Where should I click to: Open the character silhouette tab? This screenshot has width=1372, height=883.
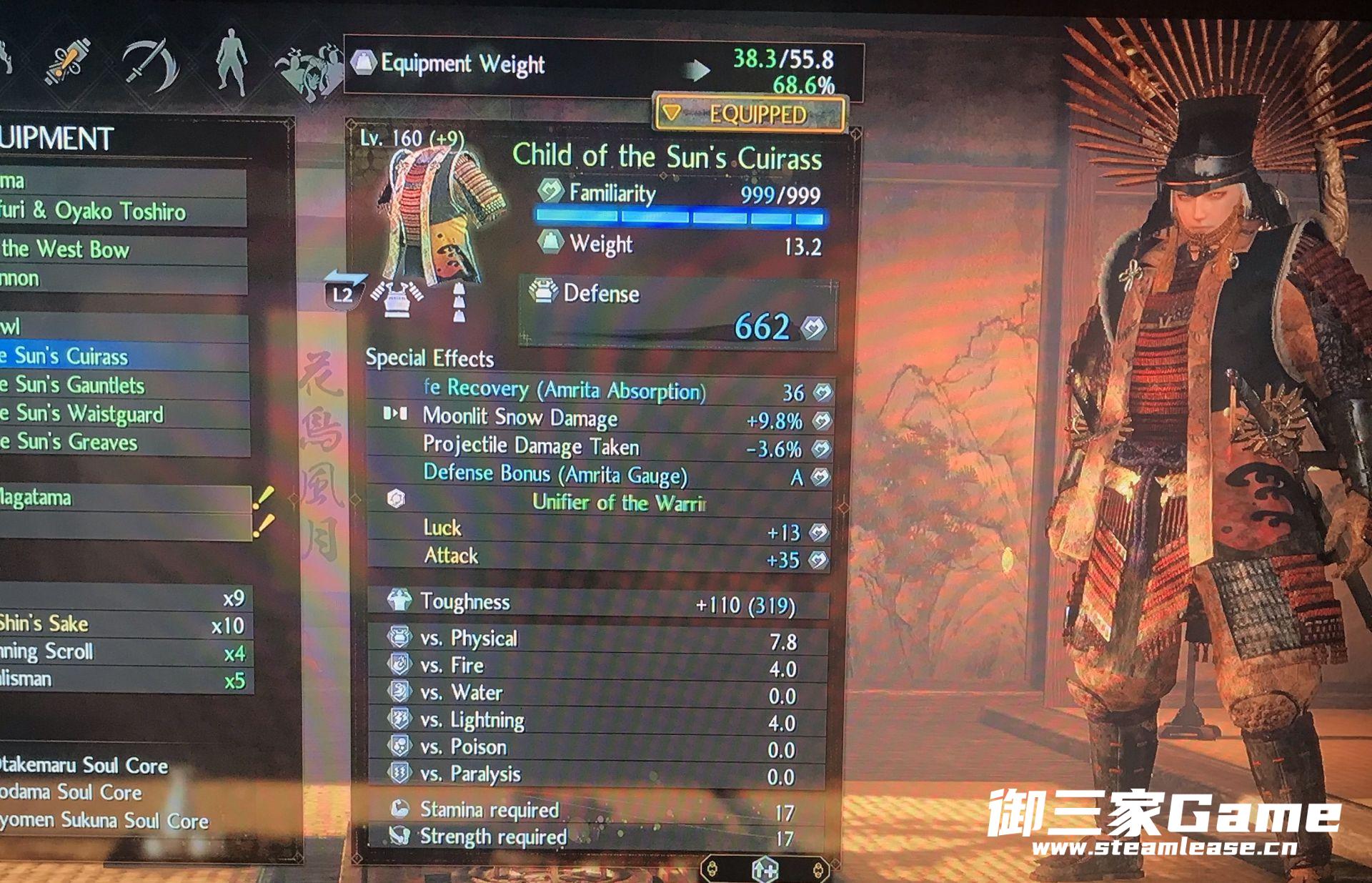(232, 63)
